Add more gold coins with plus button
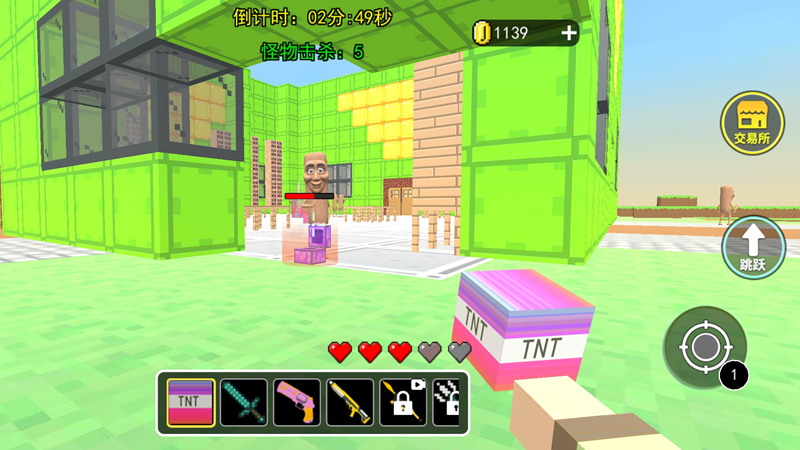This screenshot has width=800, height=450. tap(569, 33)
